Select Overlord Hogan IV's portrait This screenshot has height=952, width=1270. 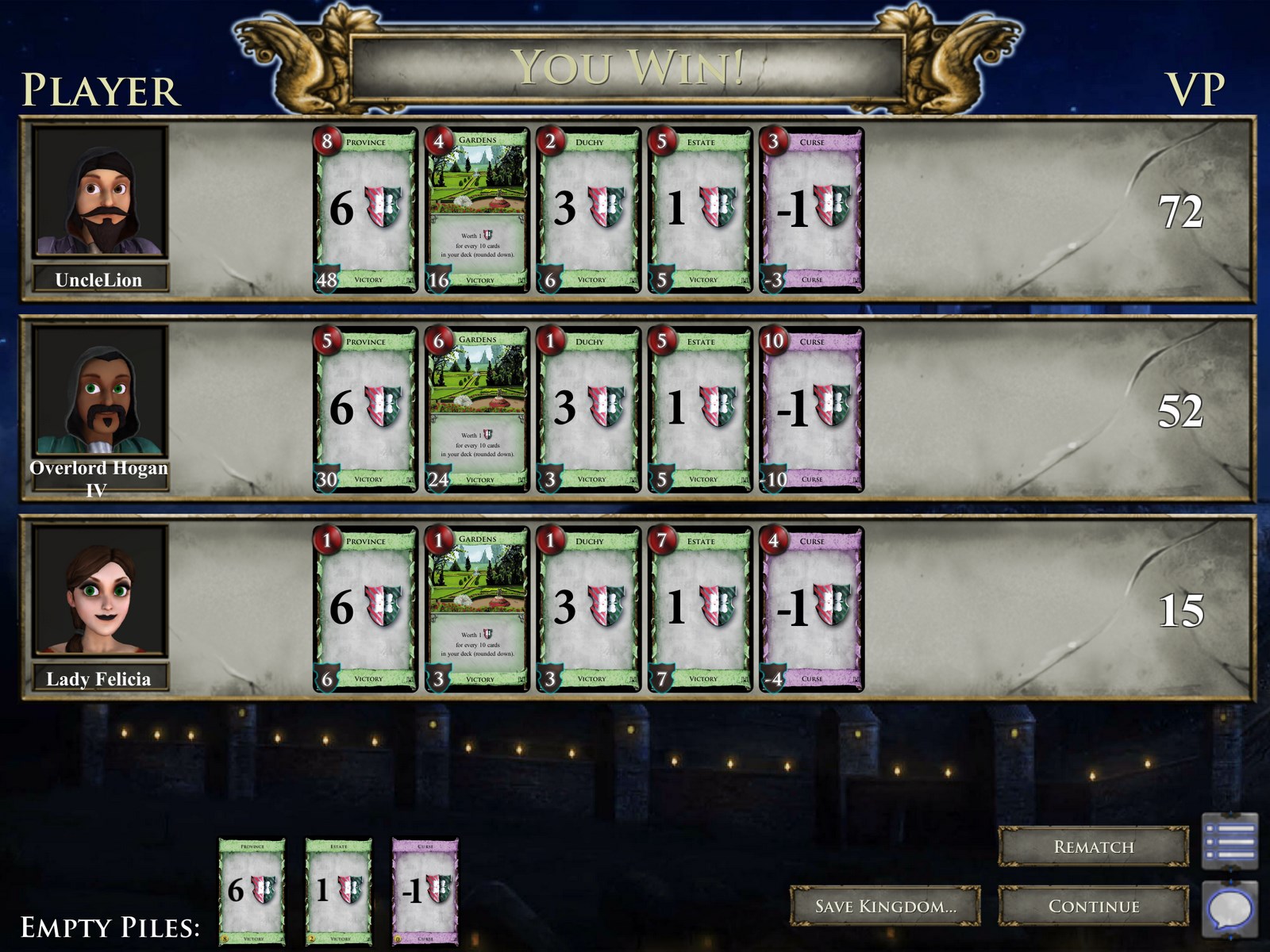(99, 393)
